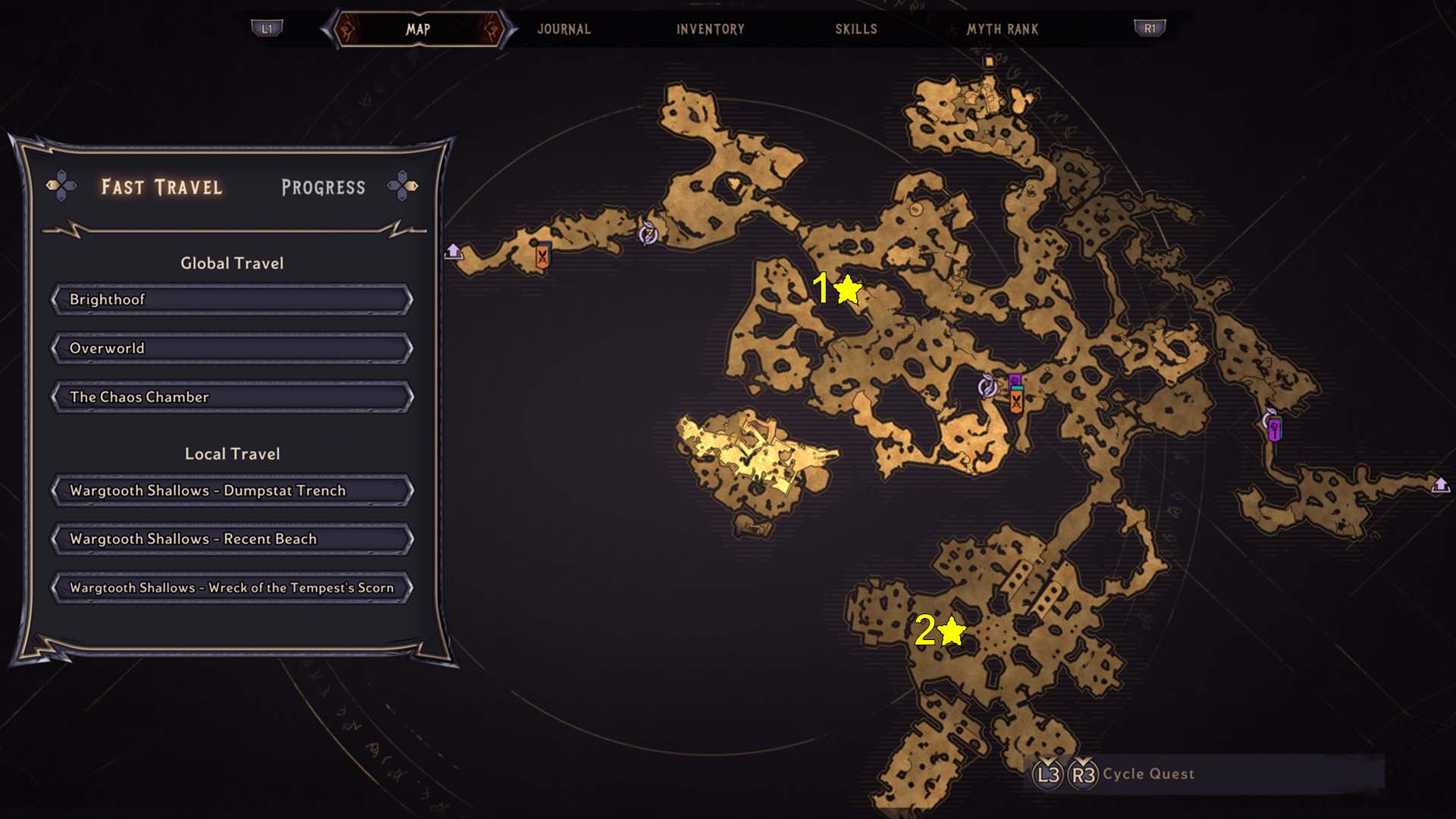This screenshot has height=819, width=1456.
Task: Select the Map tab
Action: [418, 30]
